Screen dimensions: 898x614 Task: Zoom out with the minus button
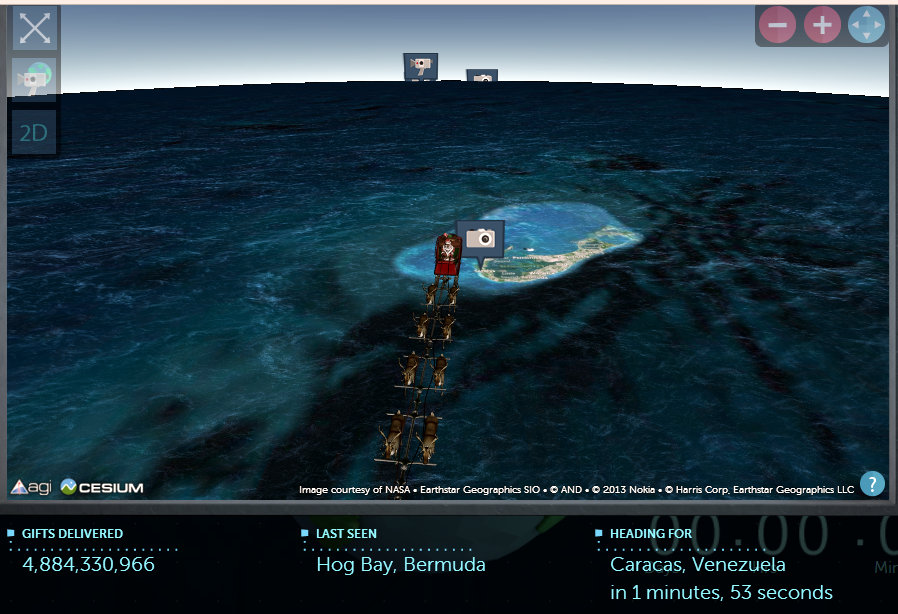point(777,25)
